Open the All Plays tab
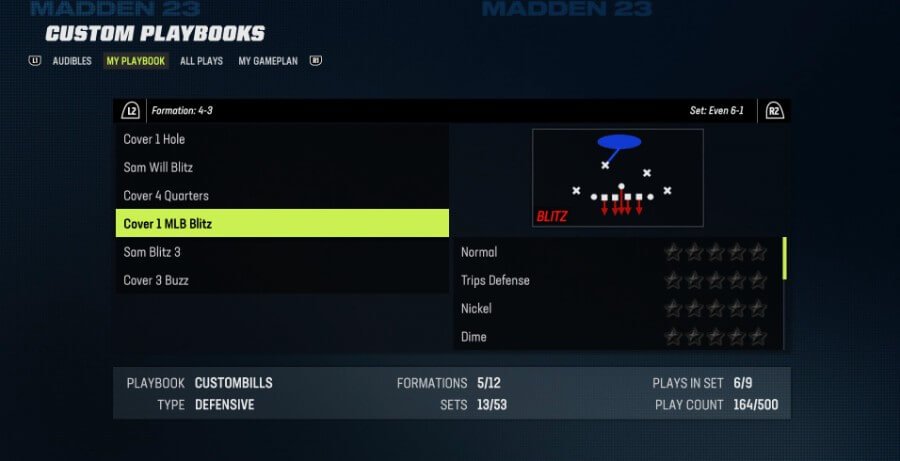This screenshot has width=900, height=461. point(201,61)
